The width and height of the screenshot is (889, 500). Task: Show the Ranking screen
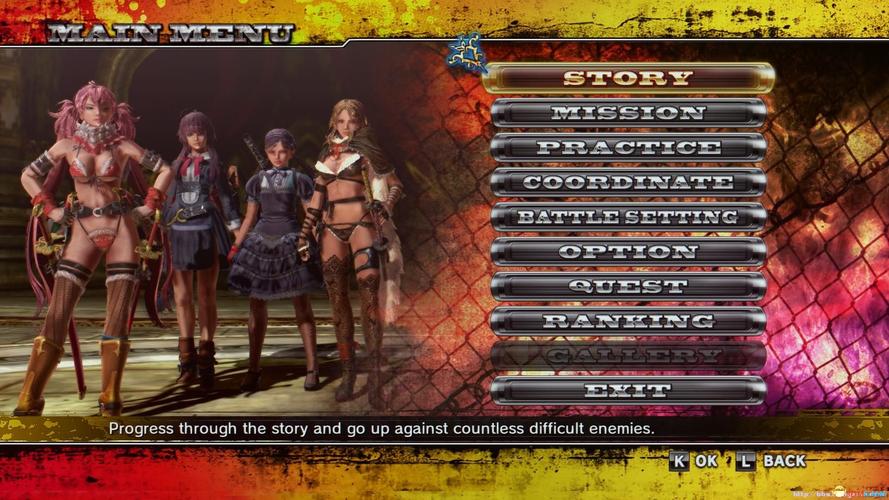click(628, 322)
